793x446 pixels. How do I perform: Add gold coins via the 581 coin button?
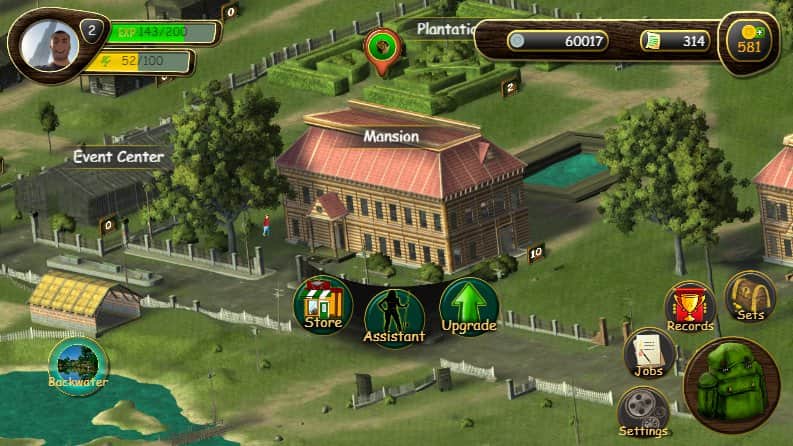748,42
